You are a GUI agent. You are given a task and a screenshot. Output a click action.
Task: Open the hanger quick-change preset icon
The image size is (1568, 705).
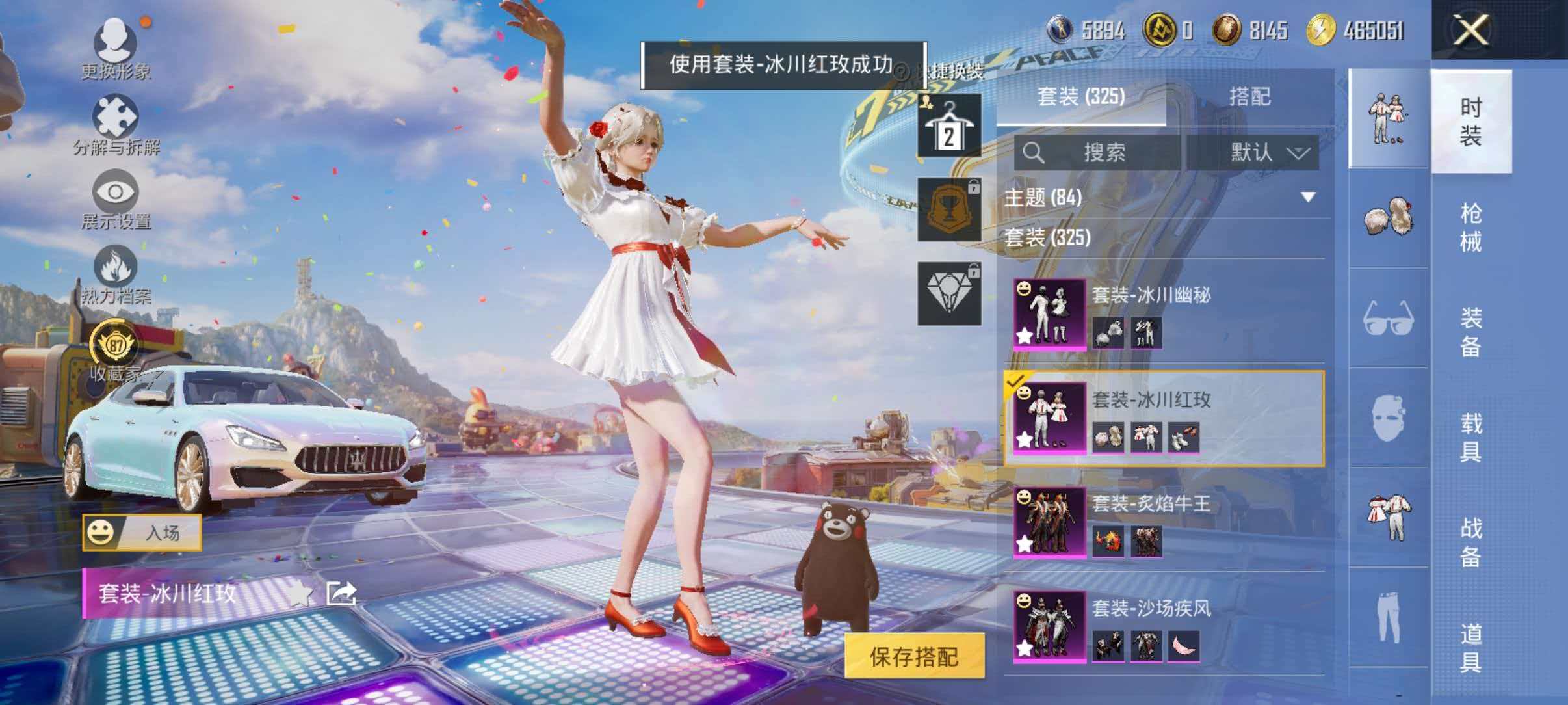click(x=948, y=126)
